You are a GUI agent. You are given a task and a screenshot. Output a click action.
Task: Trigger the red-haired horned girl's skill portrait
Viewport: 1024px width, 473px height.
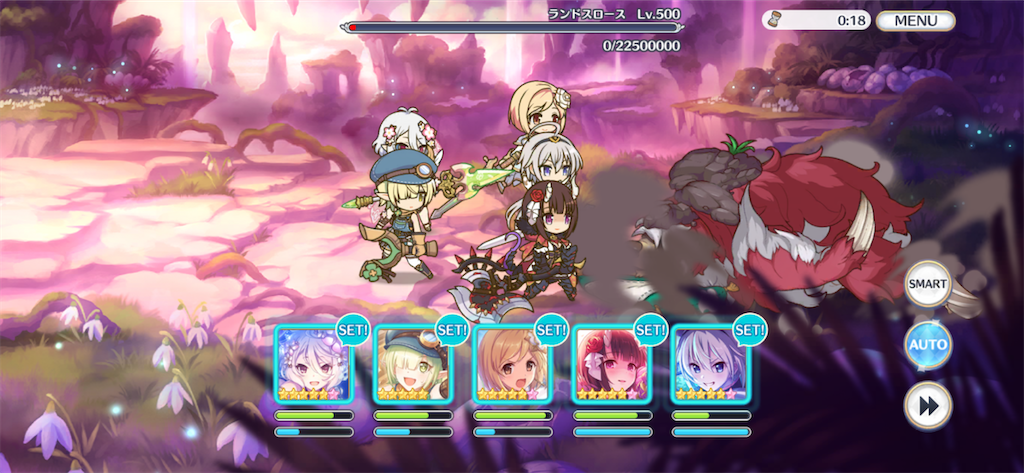point(611,364)
